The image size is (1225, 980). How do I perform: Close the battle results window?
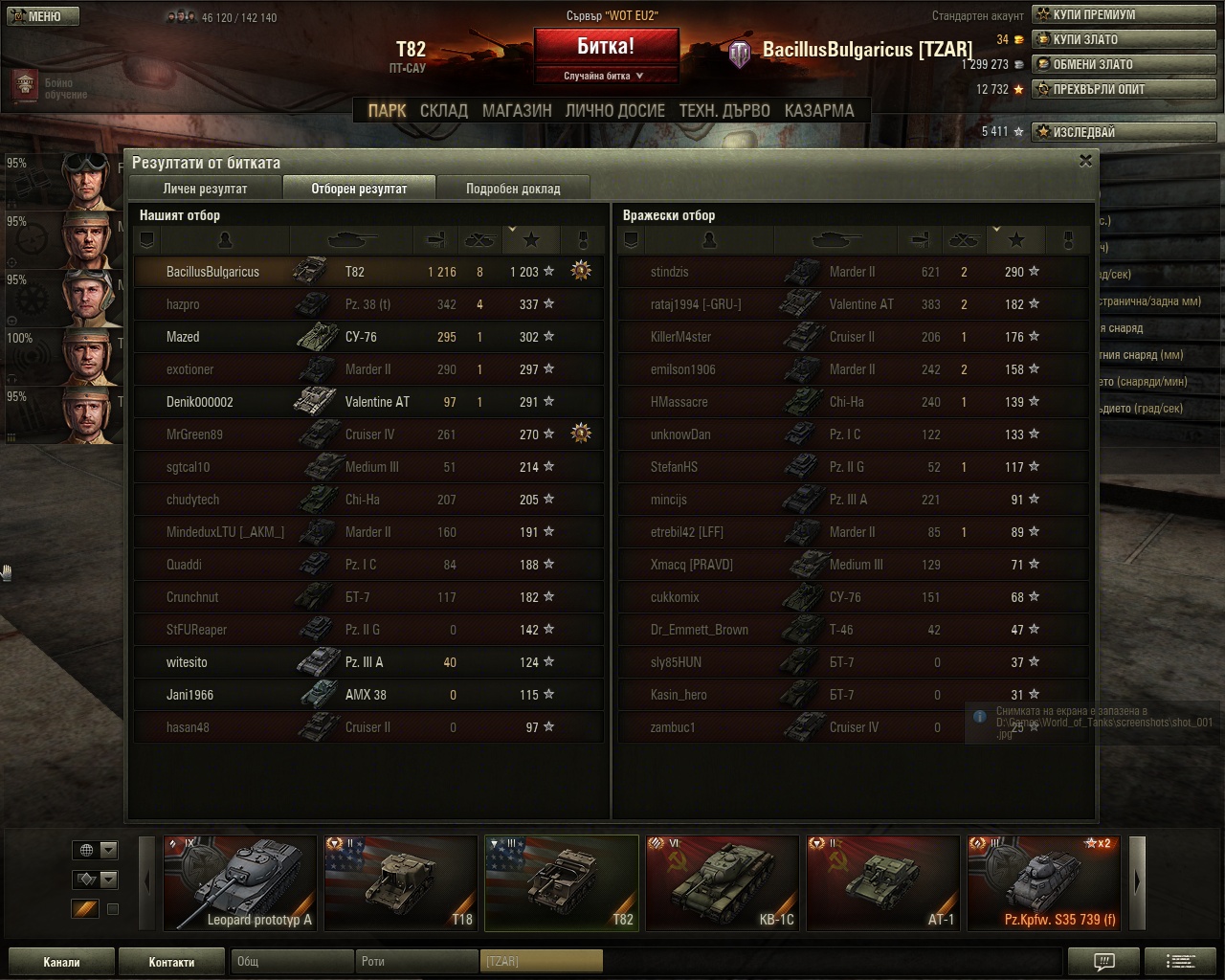click(1085, 161)
